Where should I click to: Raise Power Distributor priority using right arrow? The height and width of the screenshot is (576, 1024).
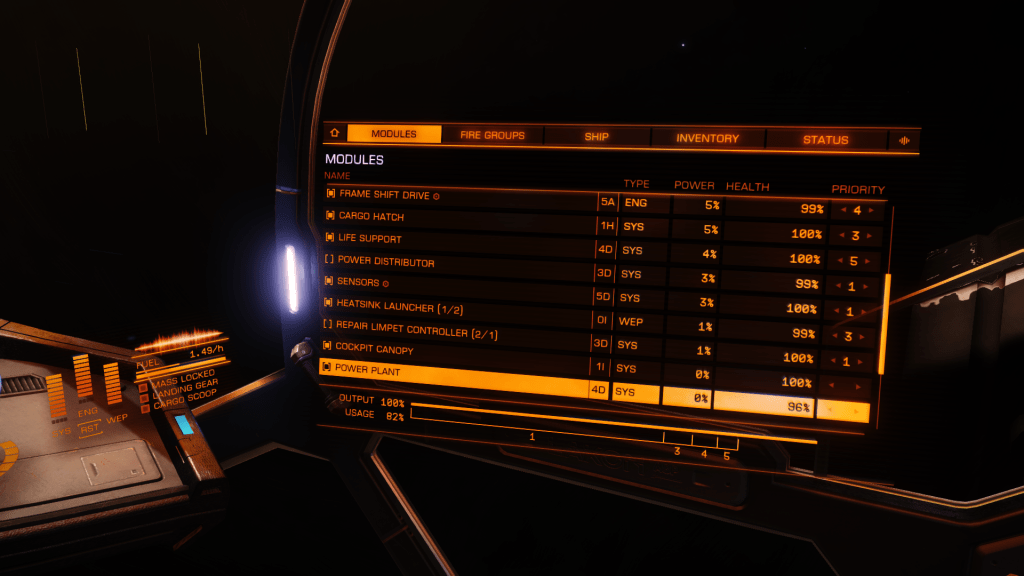(x=872, y=262)
